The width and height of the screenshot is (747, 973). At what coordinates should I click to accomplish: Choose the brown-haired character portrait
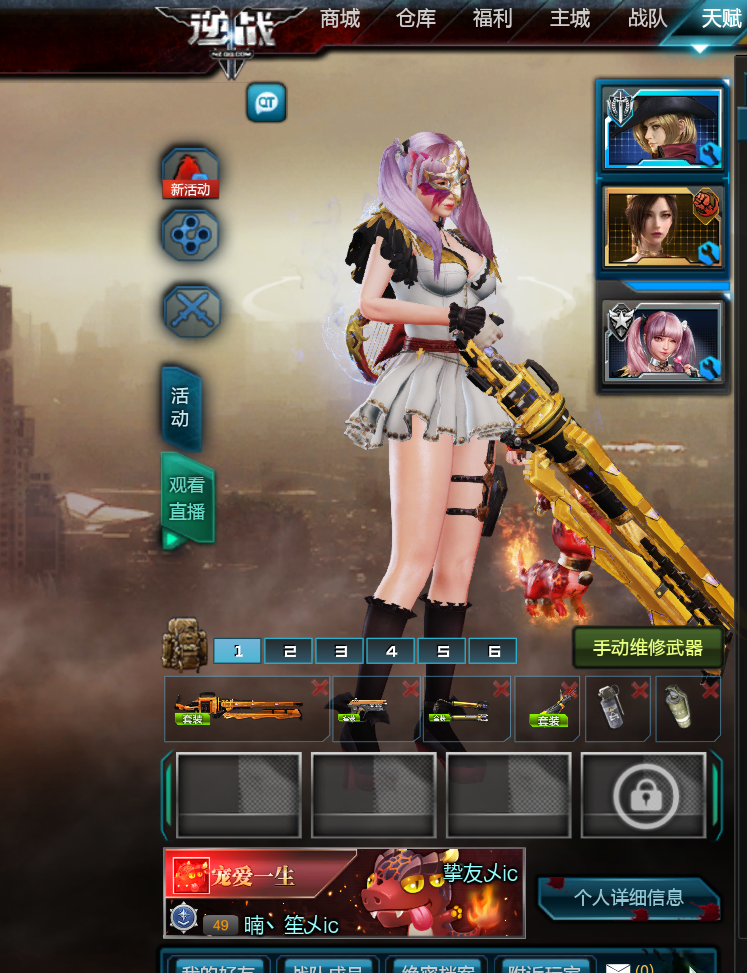click(x=661, y=228)
